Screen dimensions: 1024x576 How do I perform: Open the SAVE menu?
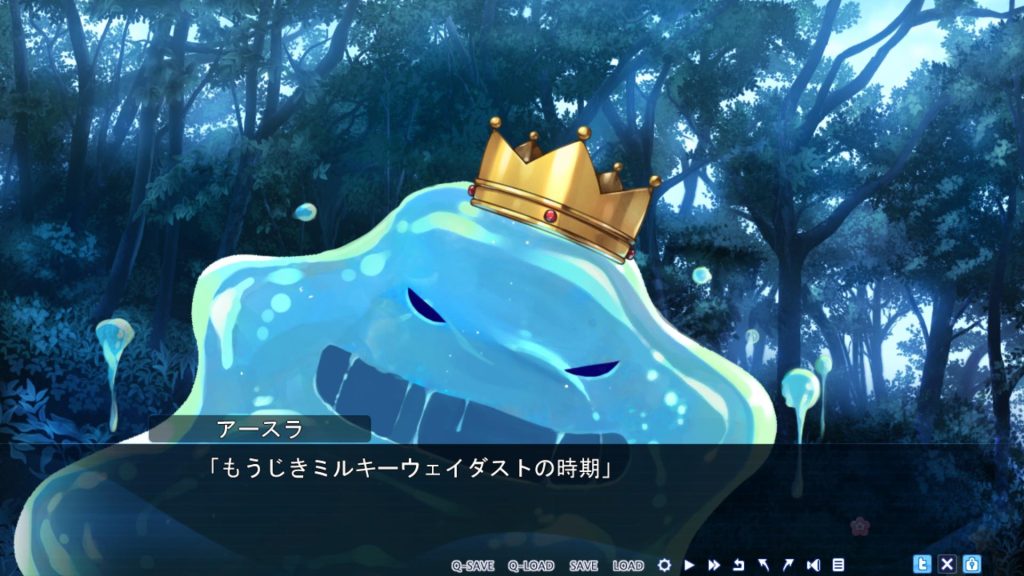[x=583, y=565]
